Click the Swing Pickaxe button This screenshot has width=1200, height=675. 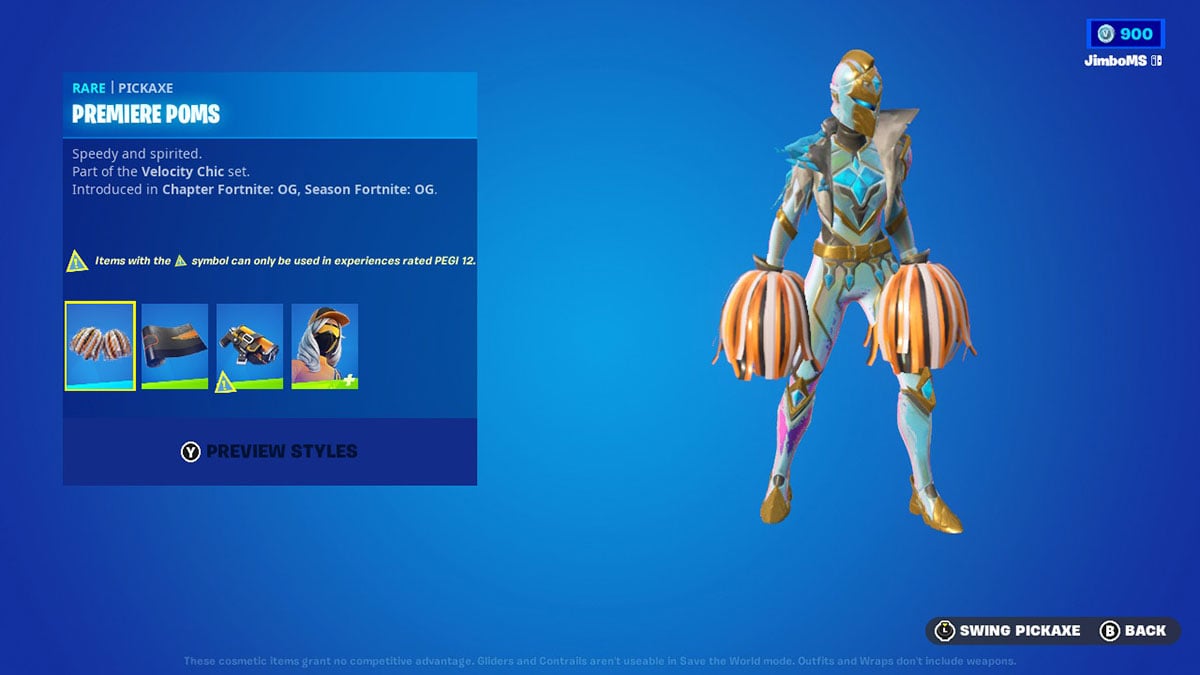click(x=1007, y=630)
